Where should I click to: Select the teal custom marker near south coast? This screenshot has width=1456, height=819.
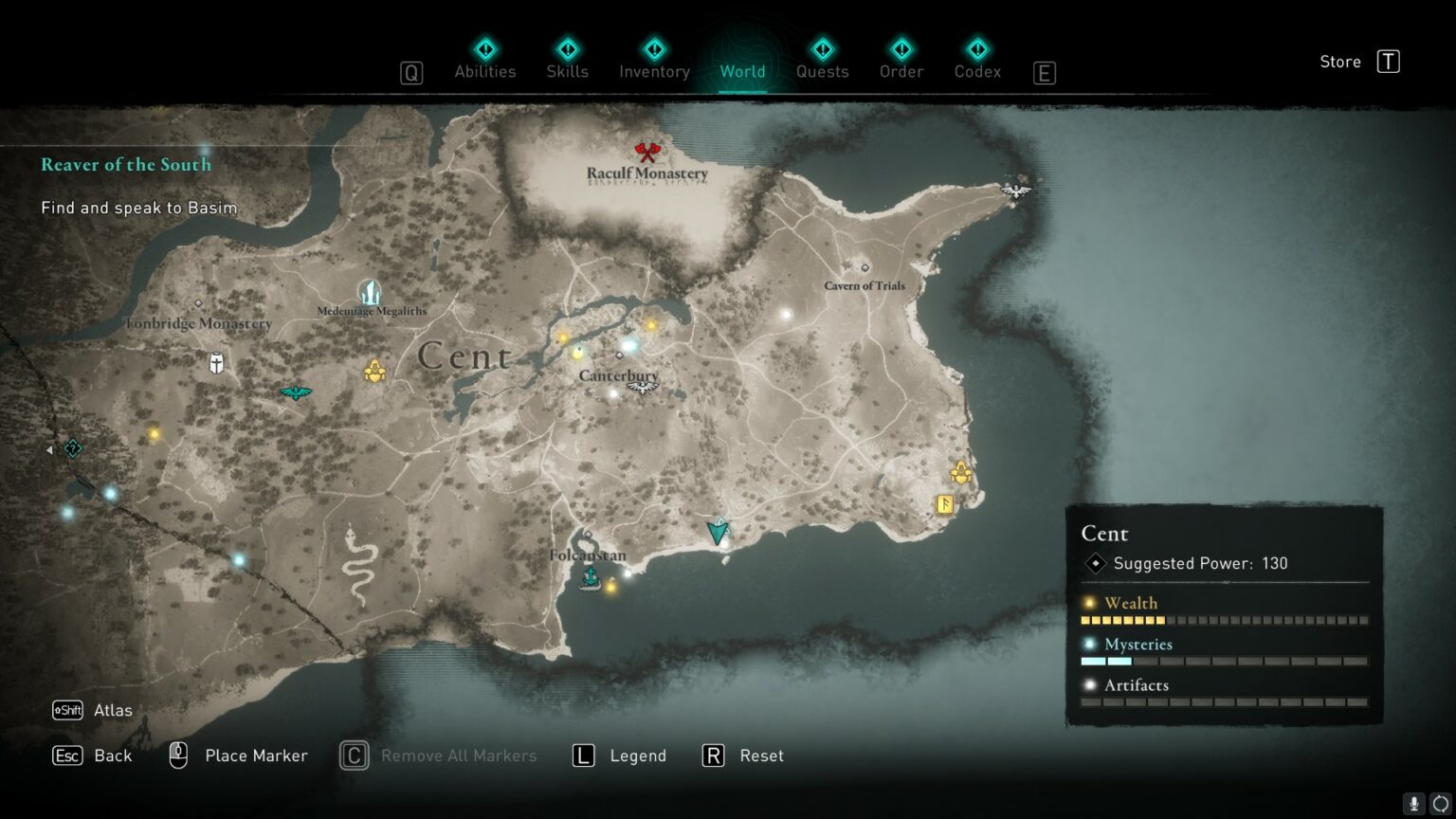pos(718,532)
